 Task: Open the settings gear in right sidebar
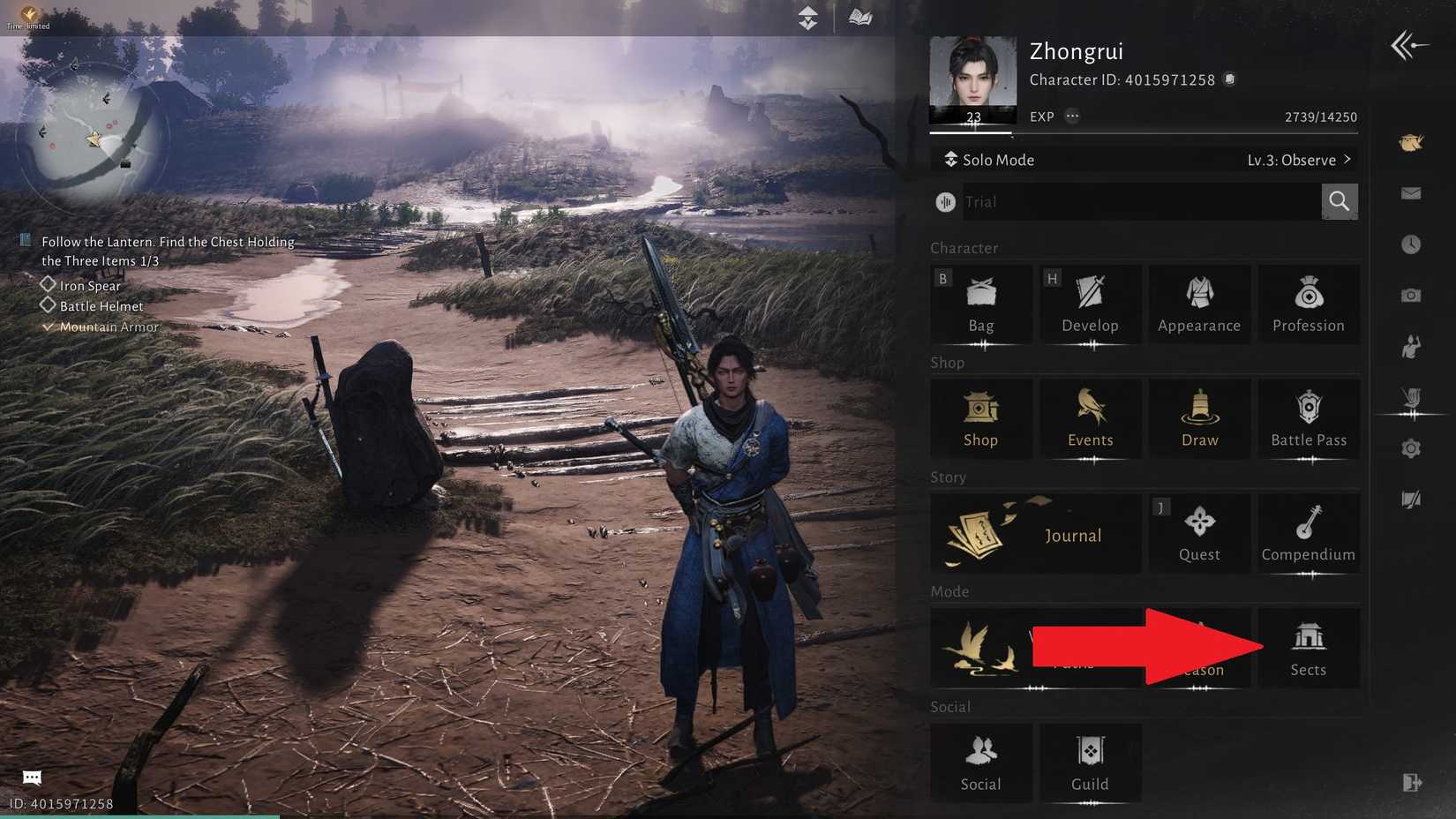click(x=1410, y=448)
